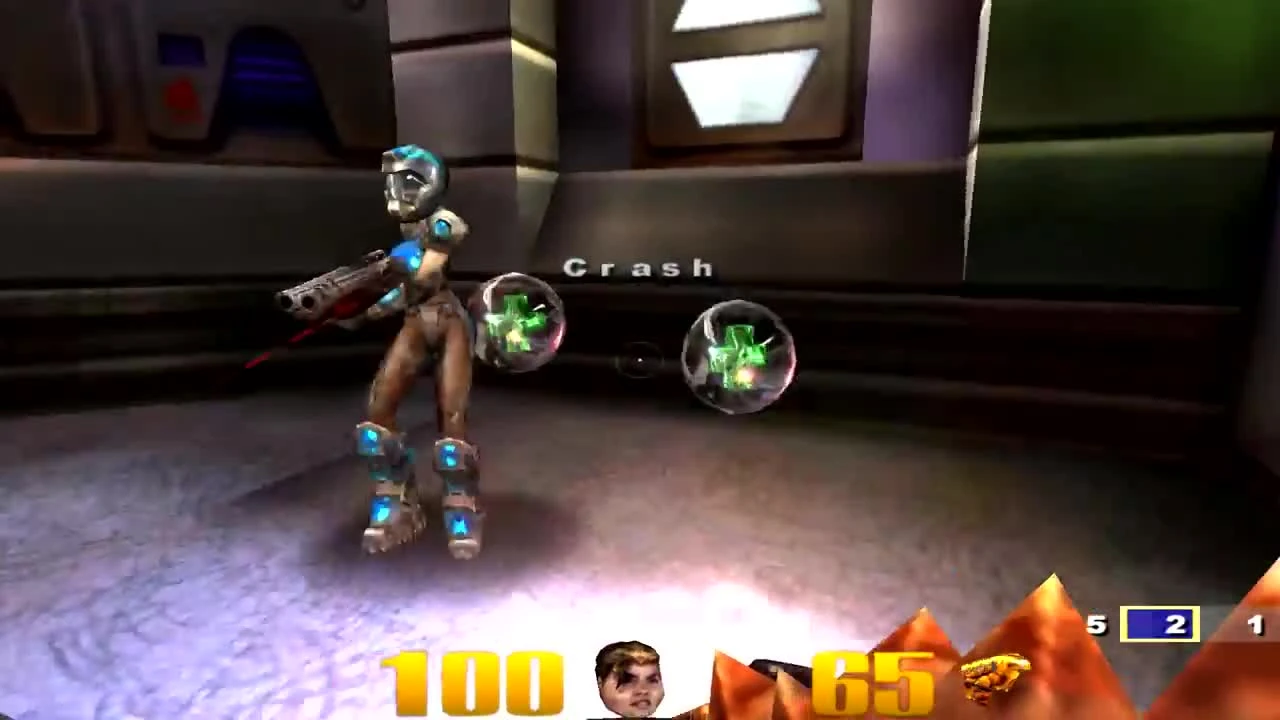Click the crosshair at screen center
The width and height of the screenshot is (1280, 720).
640,360
